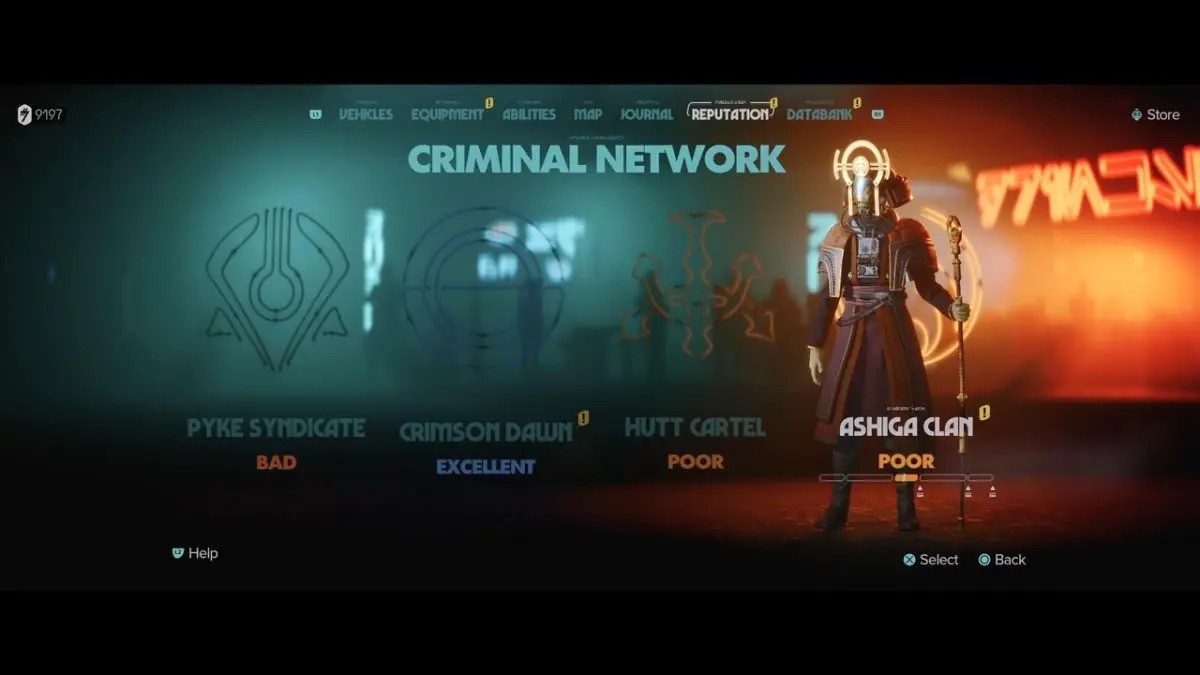Open the Equipment tab
This screenshot has width=1200, height=675.
tap(447, 114)
